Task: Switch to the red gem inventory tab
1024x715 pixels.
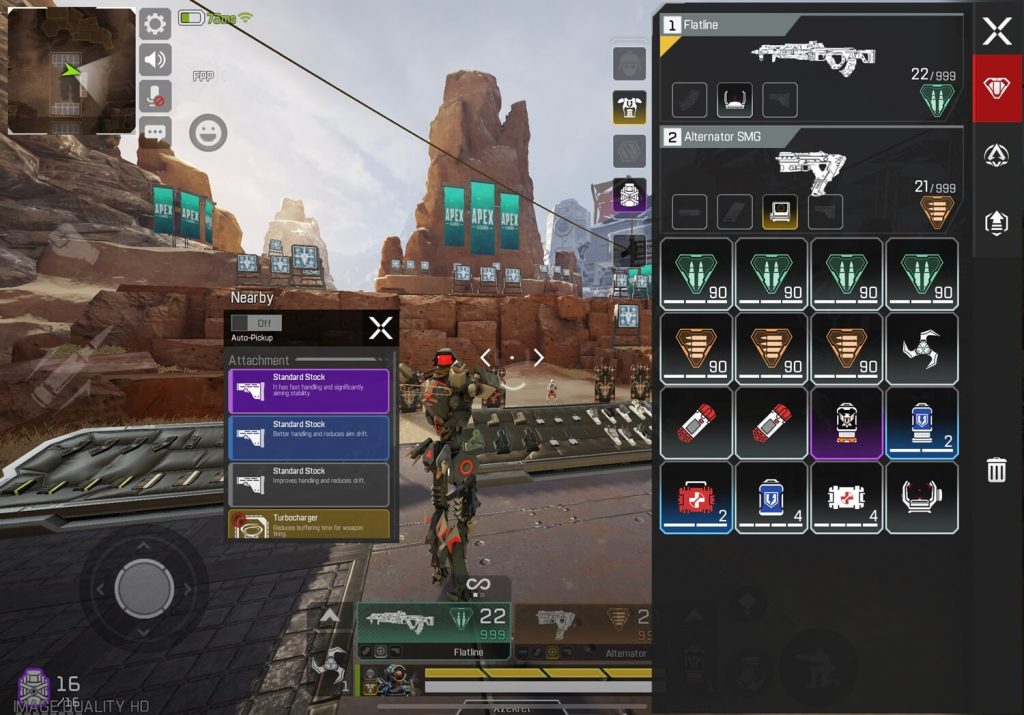Action: [x=996, y=88]
